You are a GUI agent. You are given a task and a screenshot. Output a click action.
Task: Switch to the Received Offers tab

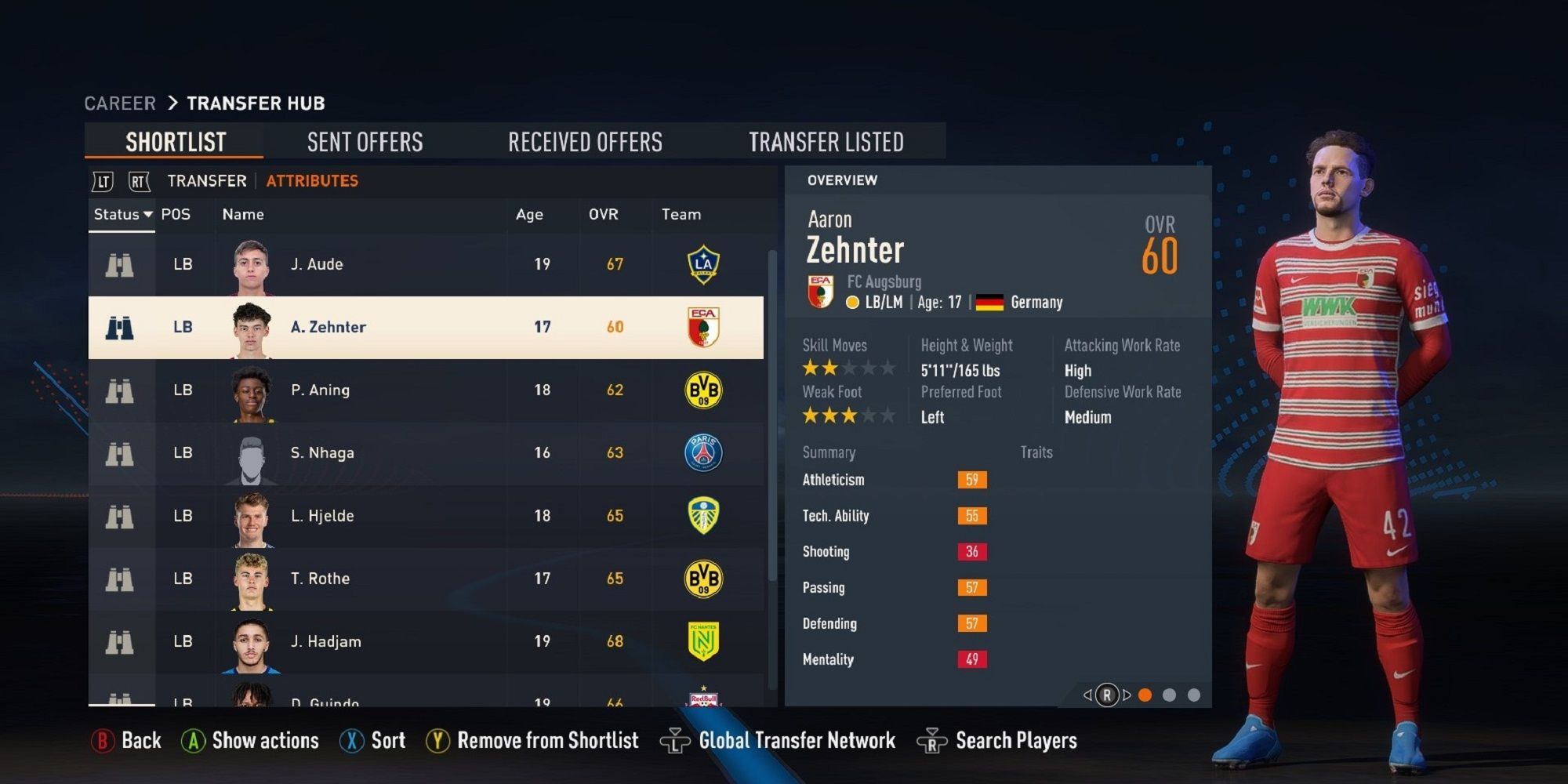click(586, 141)
